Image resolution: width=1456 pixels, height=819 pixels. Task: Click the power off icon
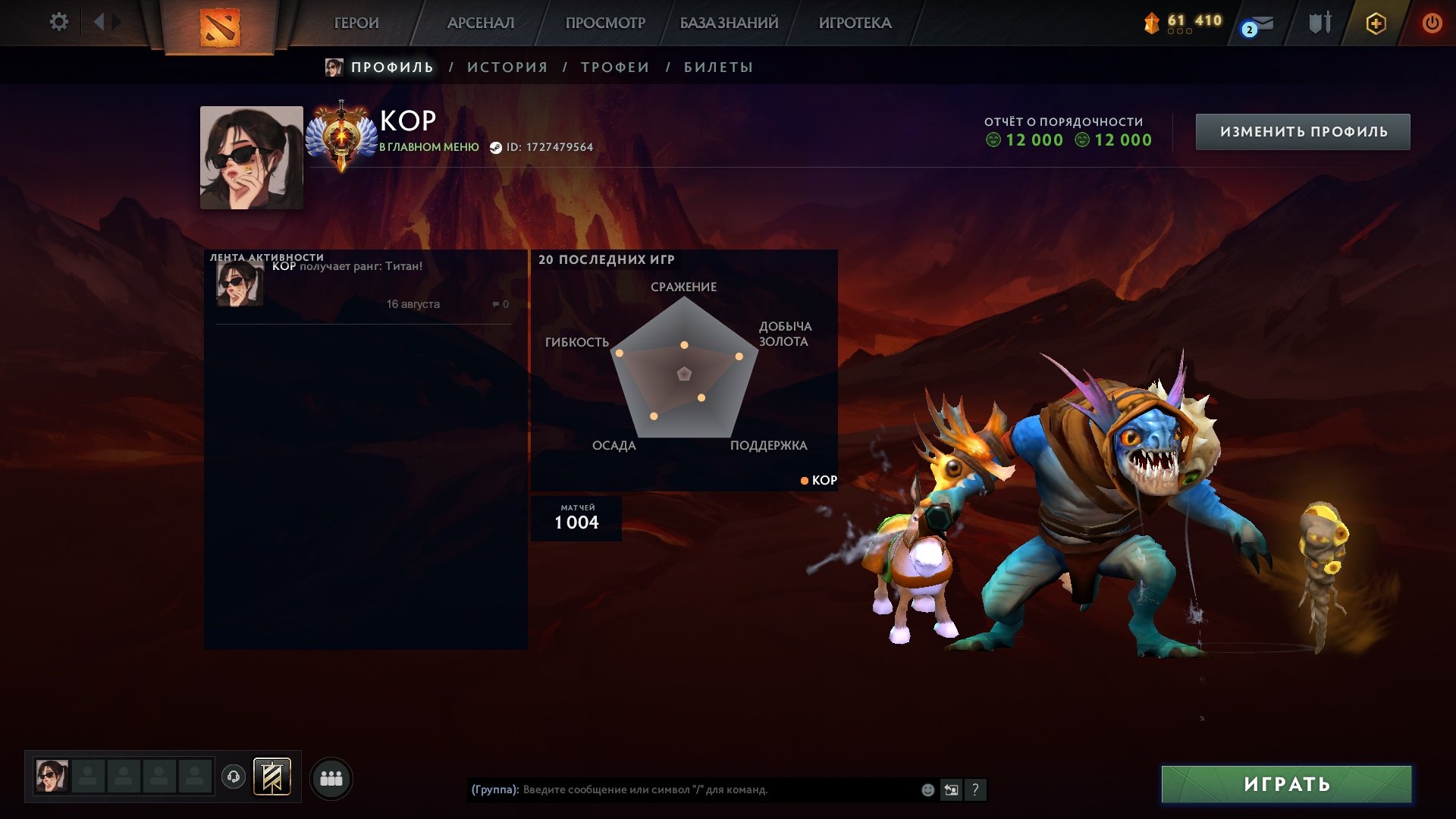point(1432,23)
